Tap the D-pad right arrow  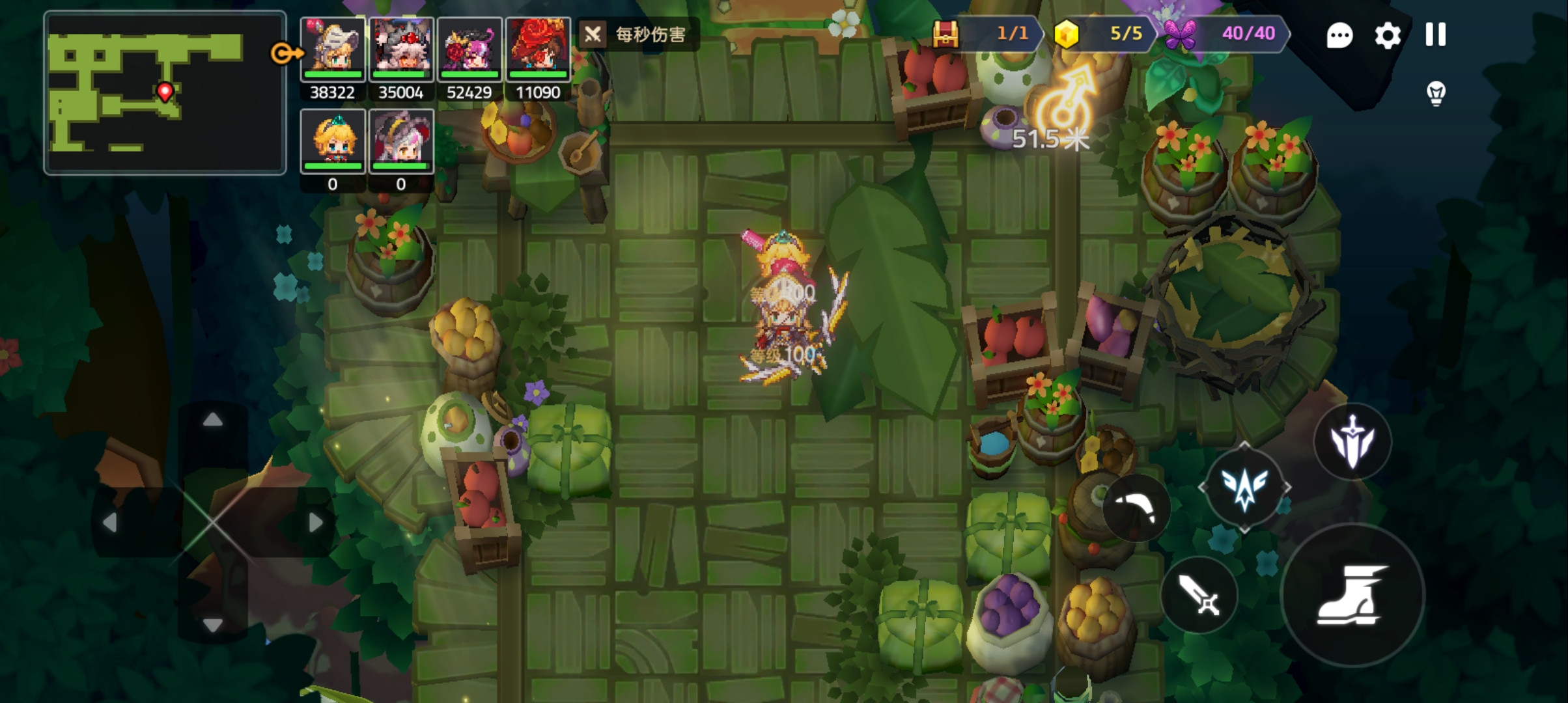coord(315,522)
